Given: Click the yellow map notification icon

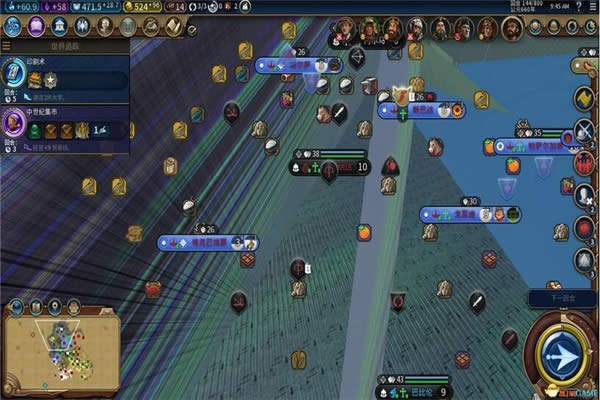Looking at the screenshot, I should (584, 99).
